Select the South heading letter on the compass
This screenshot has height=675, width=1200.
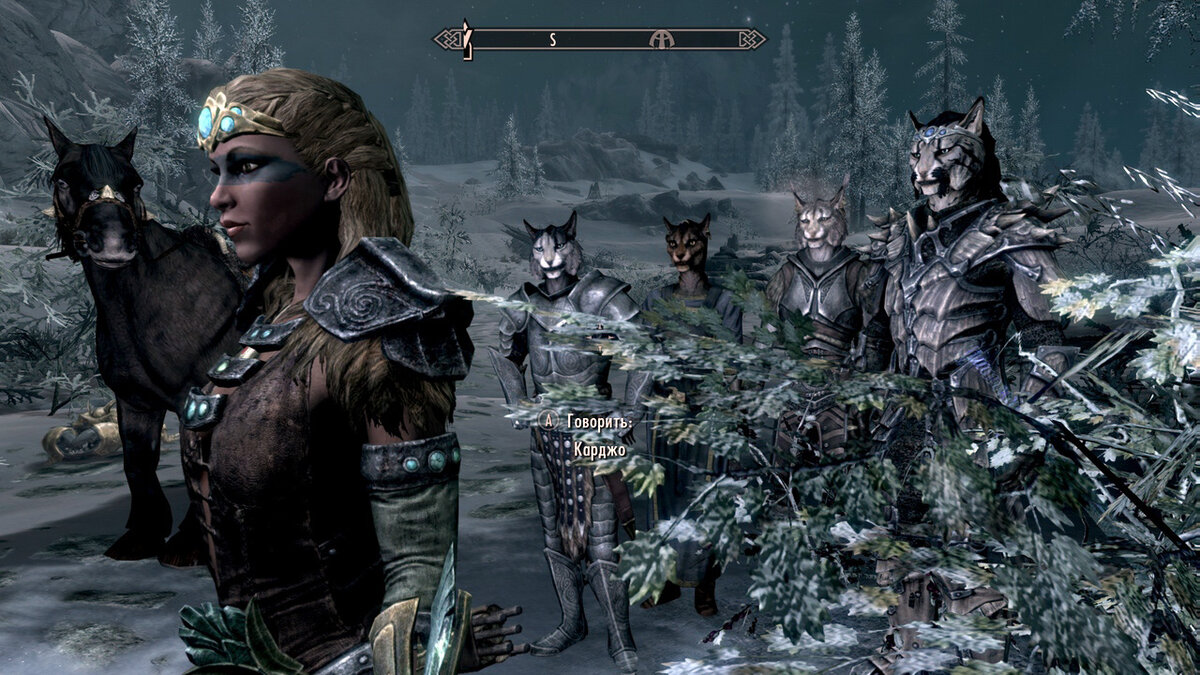click(x=552, y=40)
